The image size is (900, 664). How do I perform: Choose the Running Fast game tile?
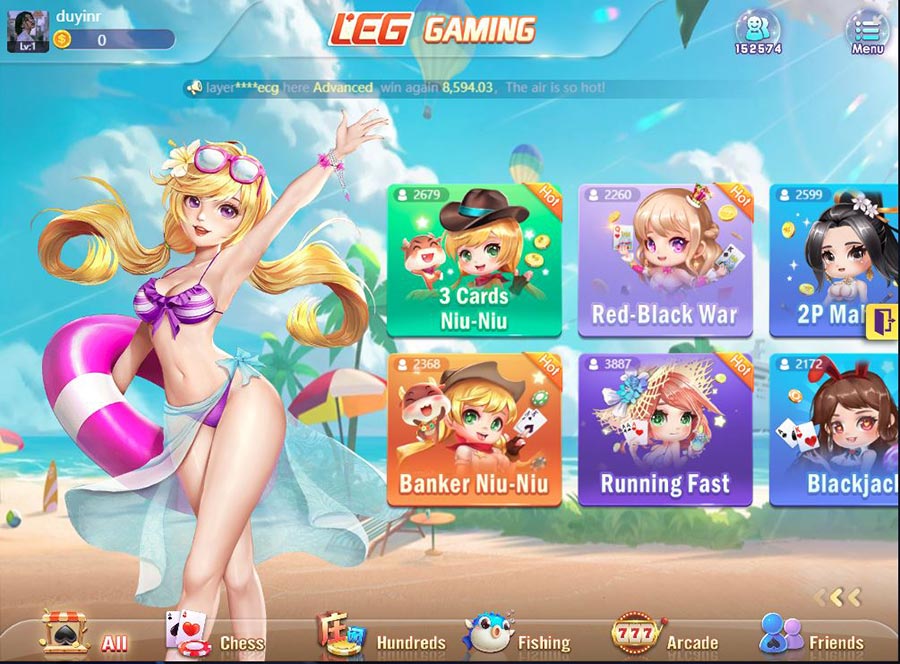pyautogui.click(x=664, y=430)
